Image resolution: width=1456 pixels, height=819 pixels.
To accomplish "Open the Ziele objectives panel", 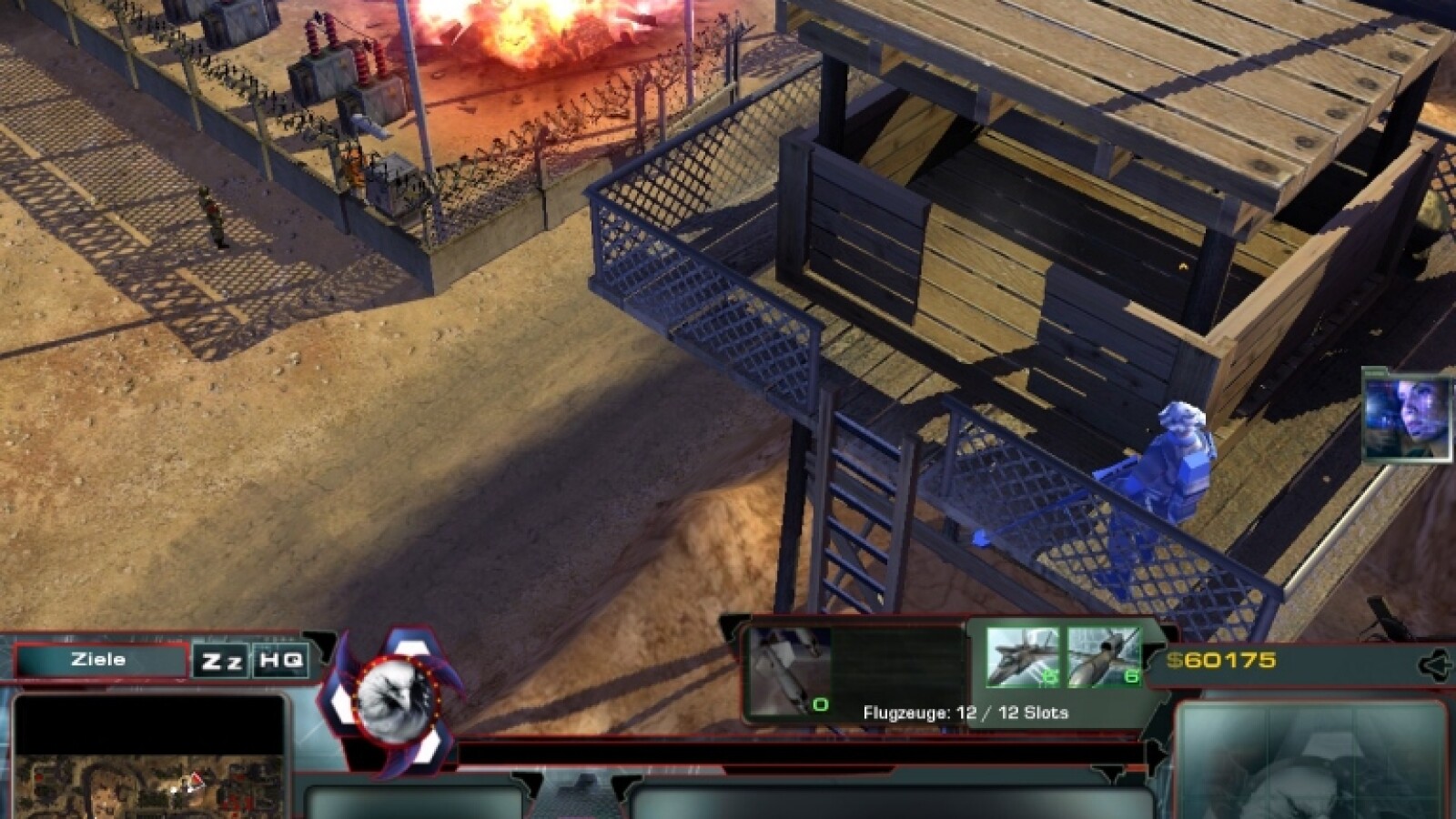I will pos(100,660).
